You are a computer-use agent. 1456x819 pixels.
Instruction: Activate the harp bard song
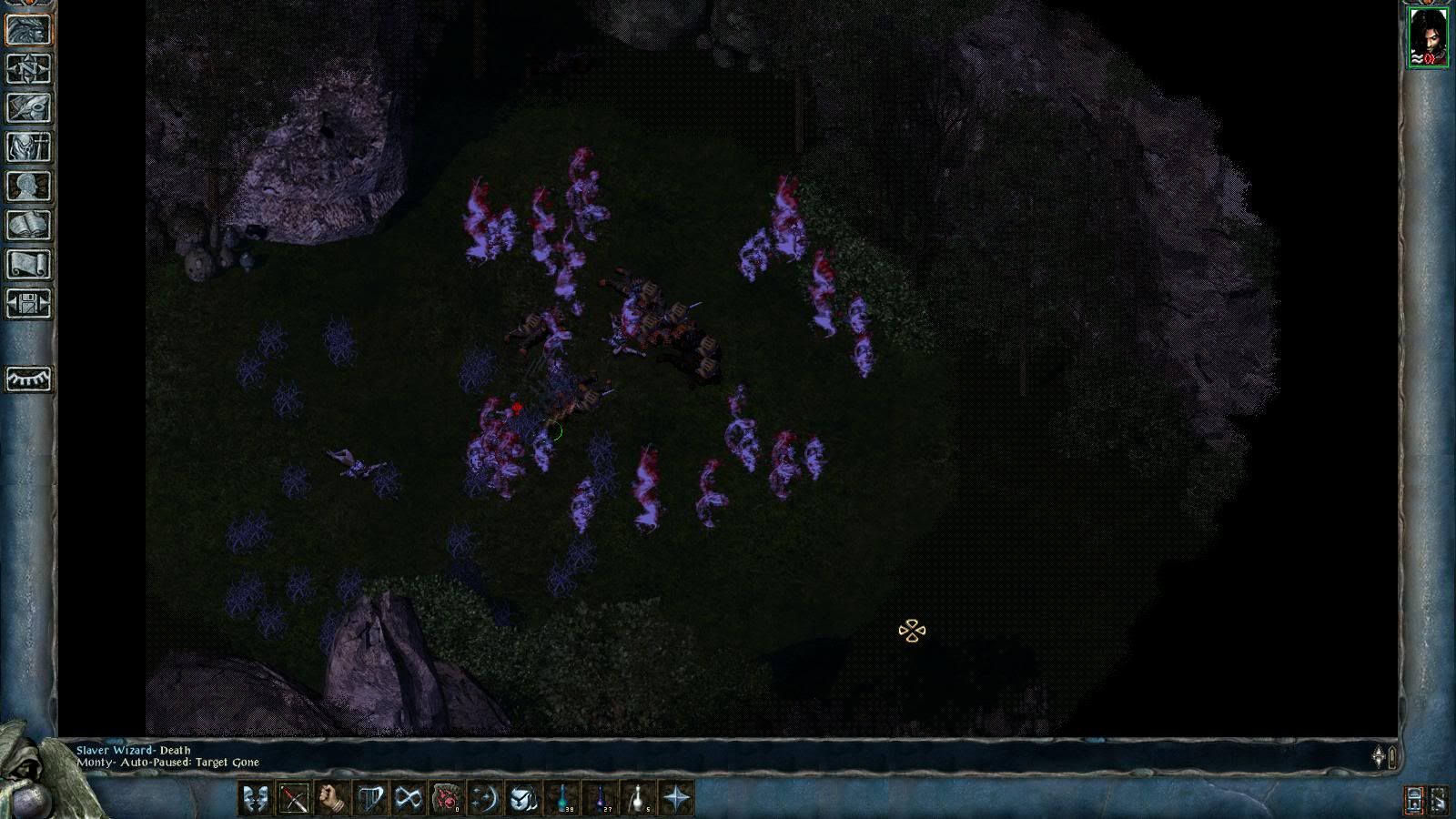click(370, 799)
